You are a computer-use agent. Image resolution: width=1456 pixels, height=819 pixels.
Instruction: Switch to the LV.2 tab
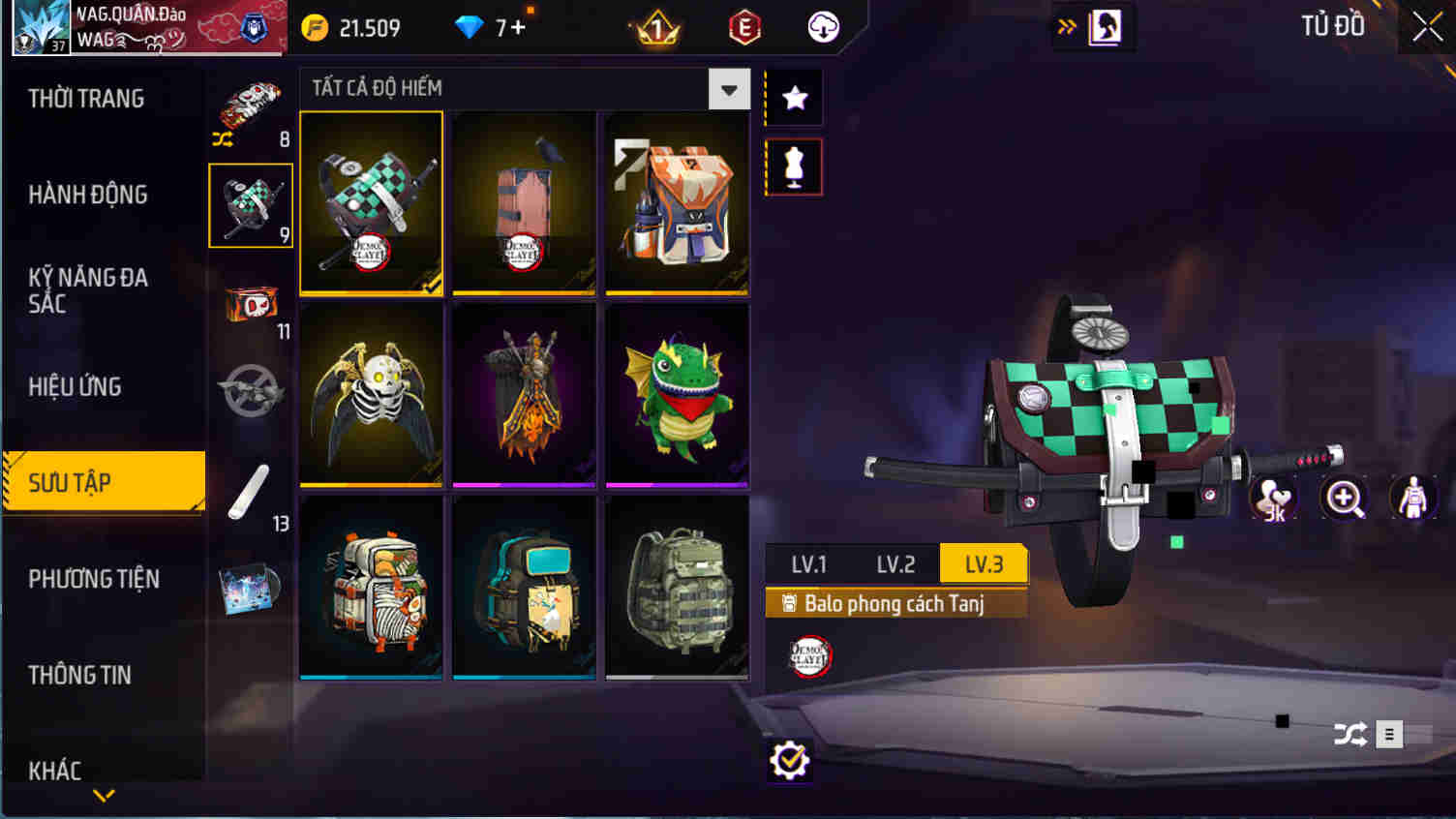point(895,562)
